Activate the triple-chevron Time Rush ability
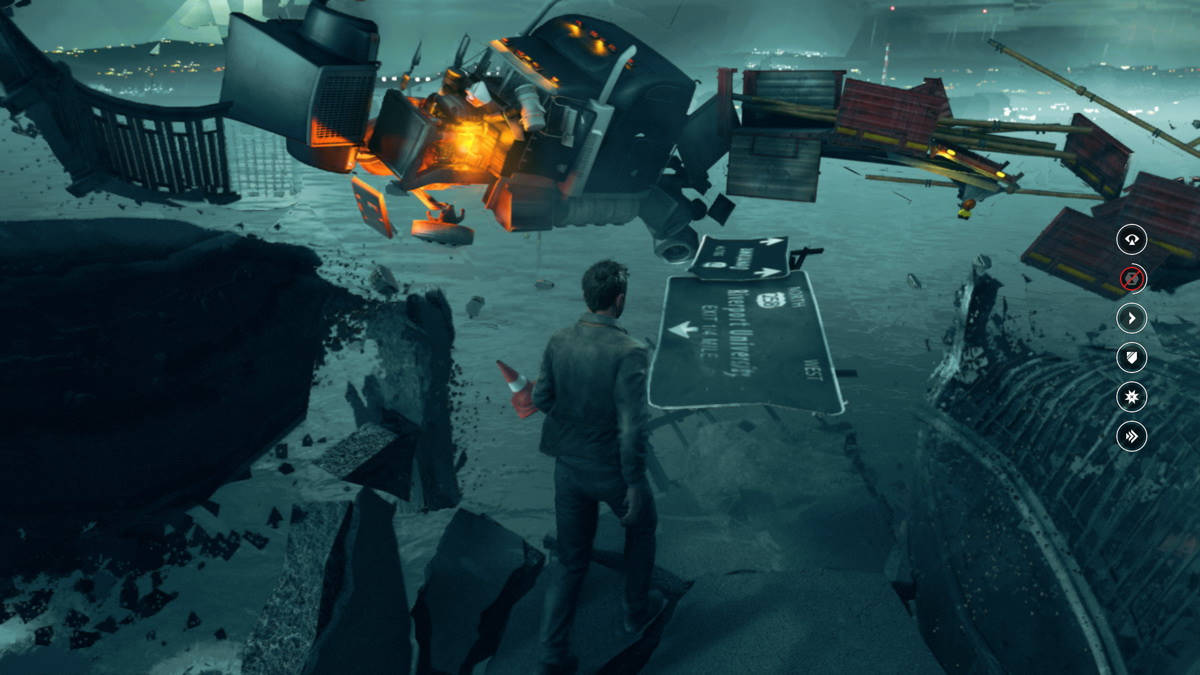This screenshot has width=1200, height=675. 1131,436
